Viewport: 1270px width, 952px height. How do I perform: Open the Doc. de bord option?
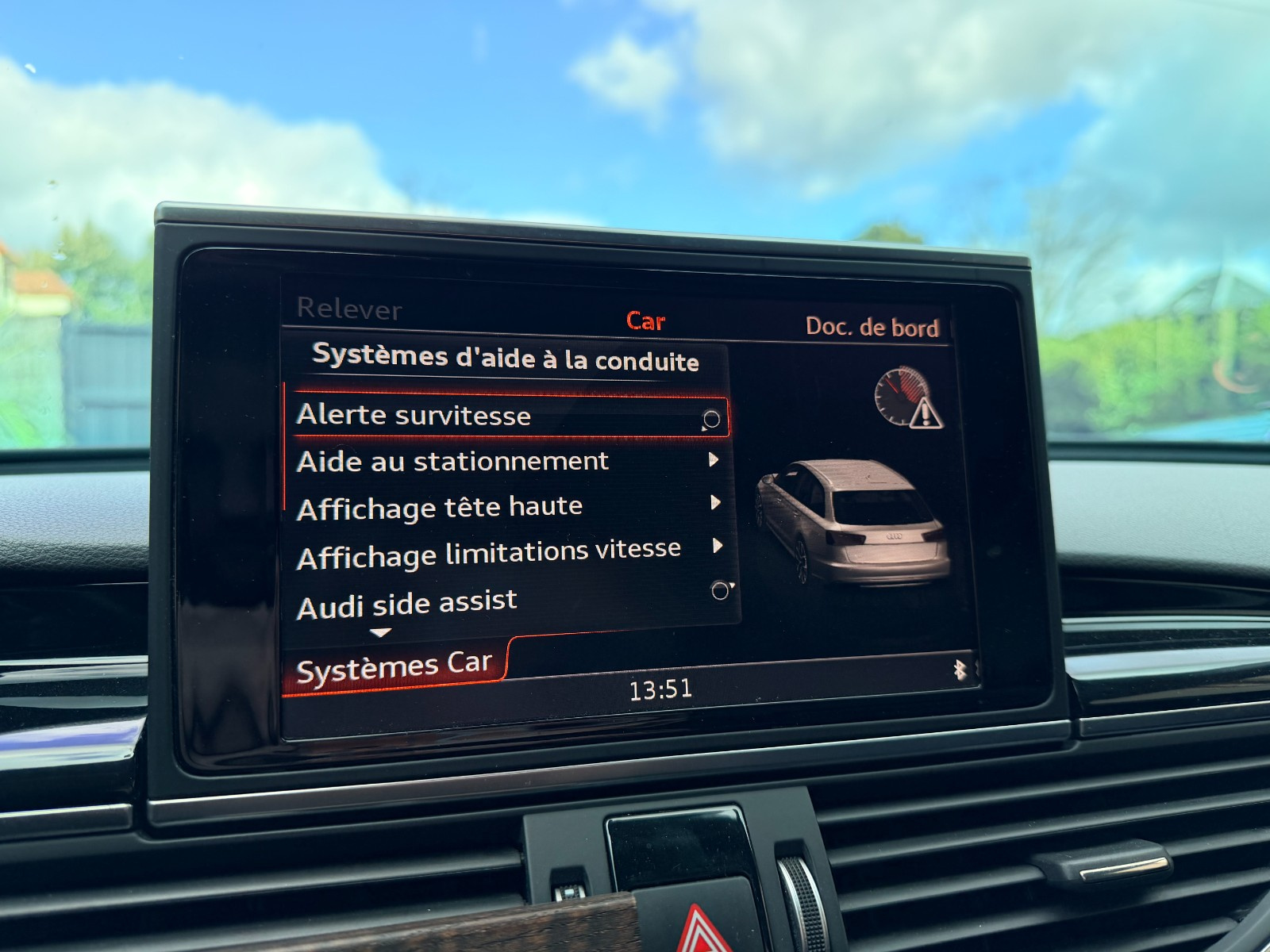pos(872,327)
